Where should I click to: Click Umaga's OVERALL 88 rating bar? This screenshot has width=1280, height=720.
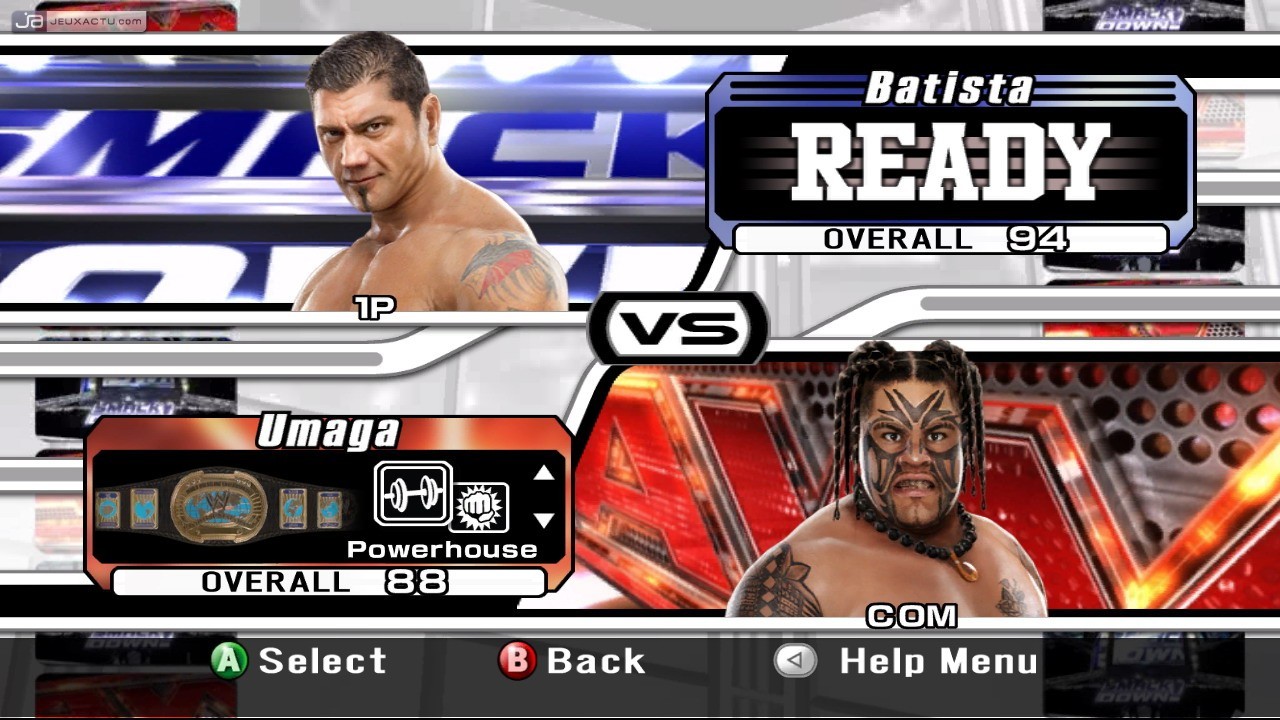(327, 582)
